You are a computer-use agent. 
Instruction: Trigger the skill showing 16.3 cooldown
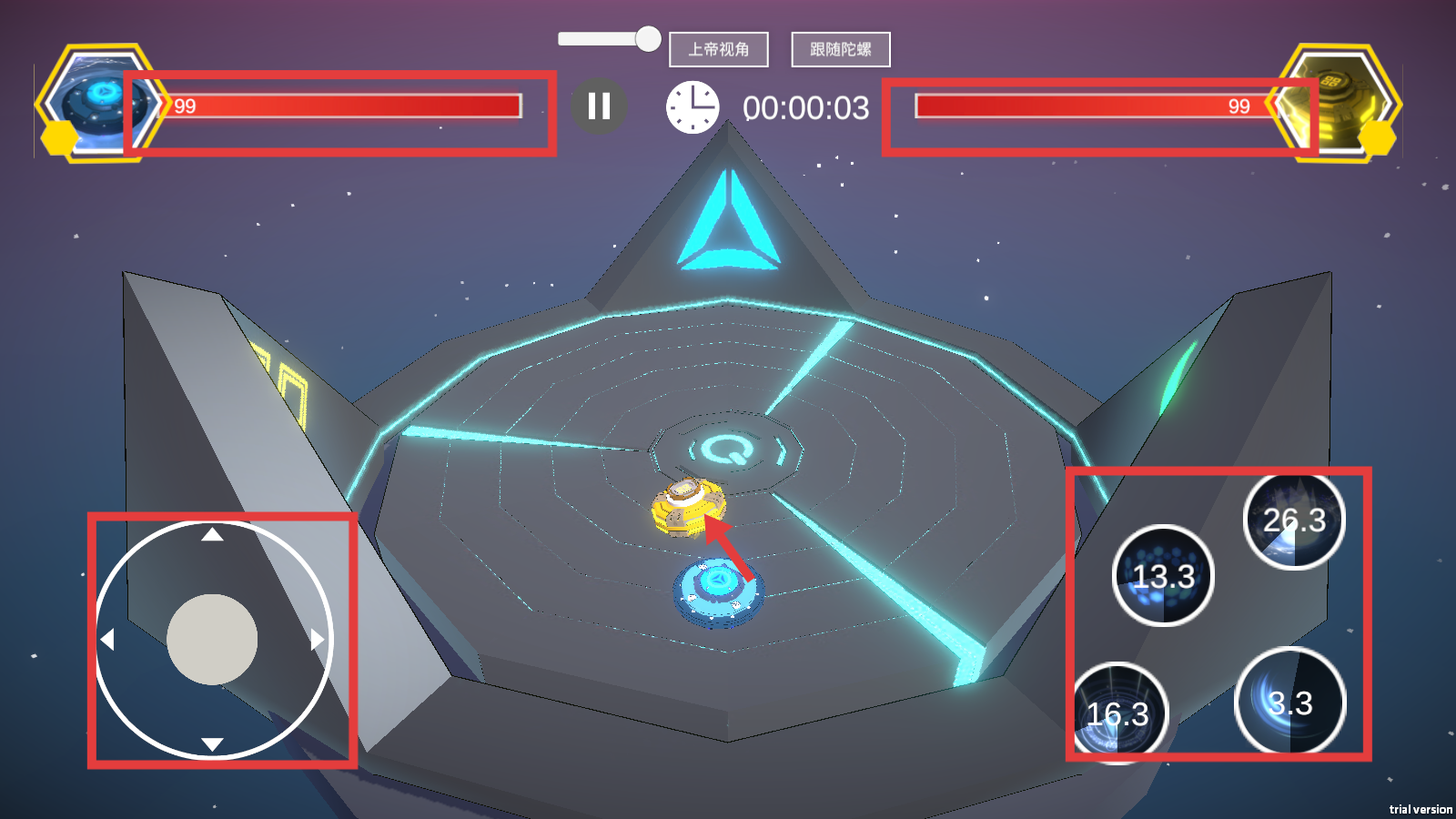point(1118,713)
